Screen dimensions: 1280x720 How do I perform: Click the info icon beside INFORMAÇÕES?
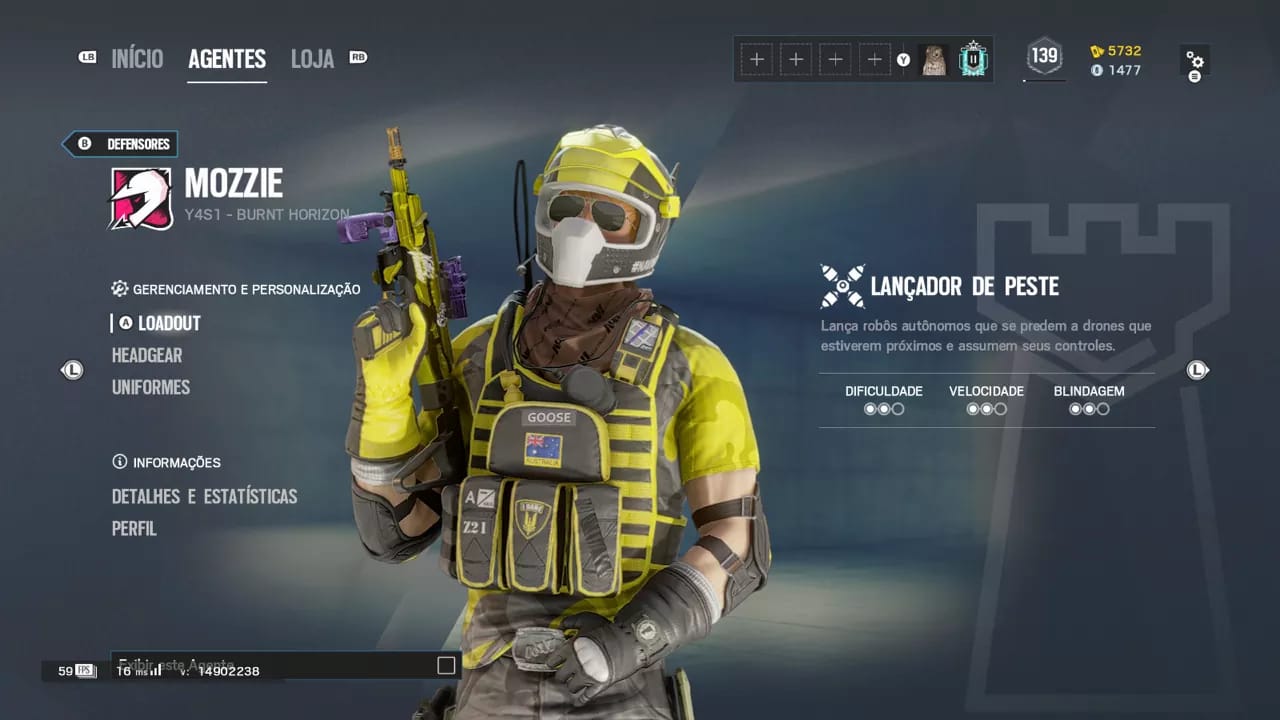click(x=118, y=462)
